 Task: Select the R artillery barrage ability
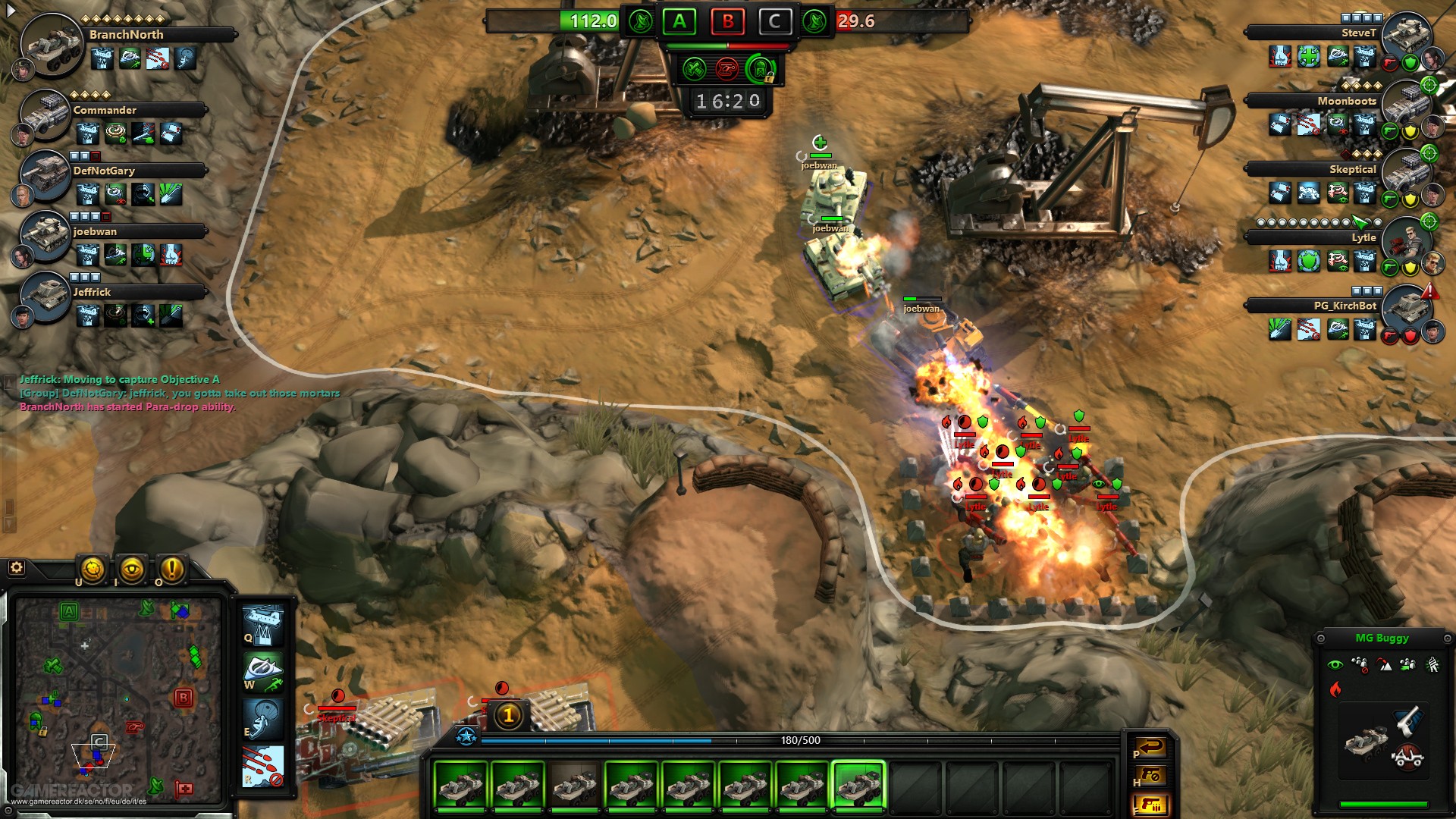click(x=263, y=766)
